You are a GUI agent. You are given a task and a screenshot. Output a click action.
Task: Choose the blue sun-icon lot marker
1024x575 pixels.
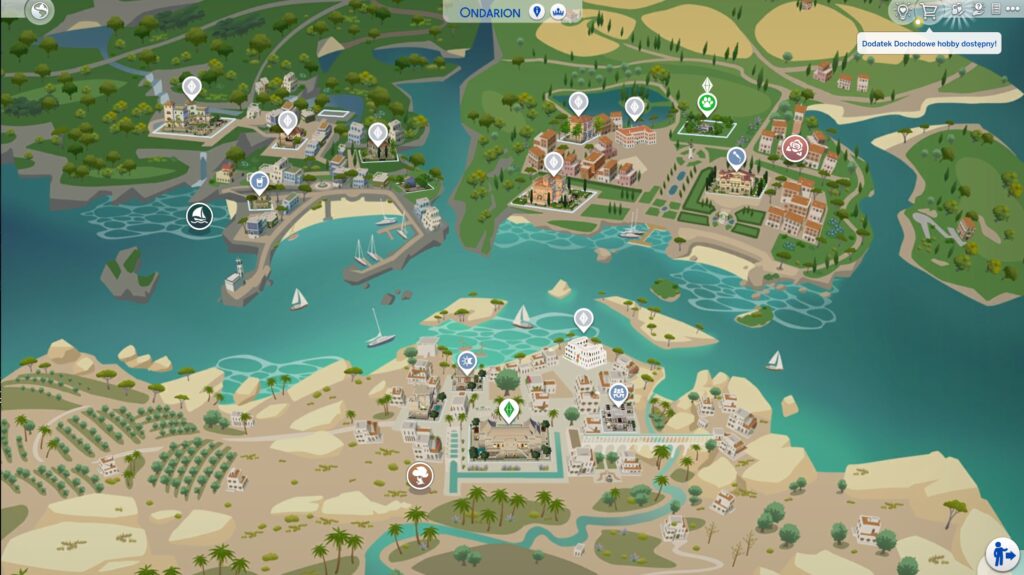466,360
